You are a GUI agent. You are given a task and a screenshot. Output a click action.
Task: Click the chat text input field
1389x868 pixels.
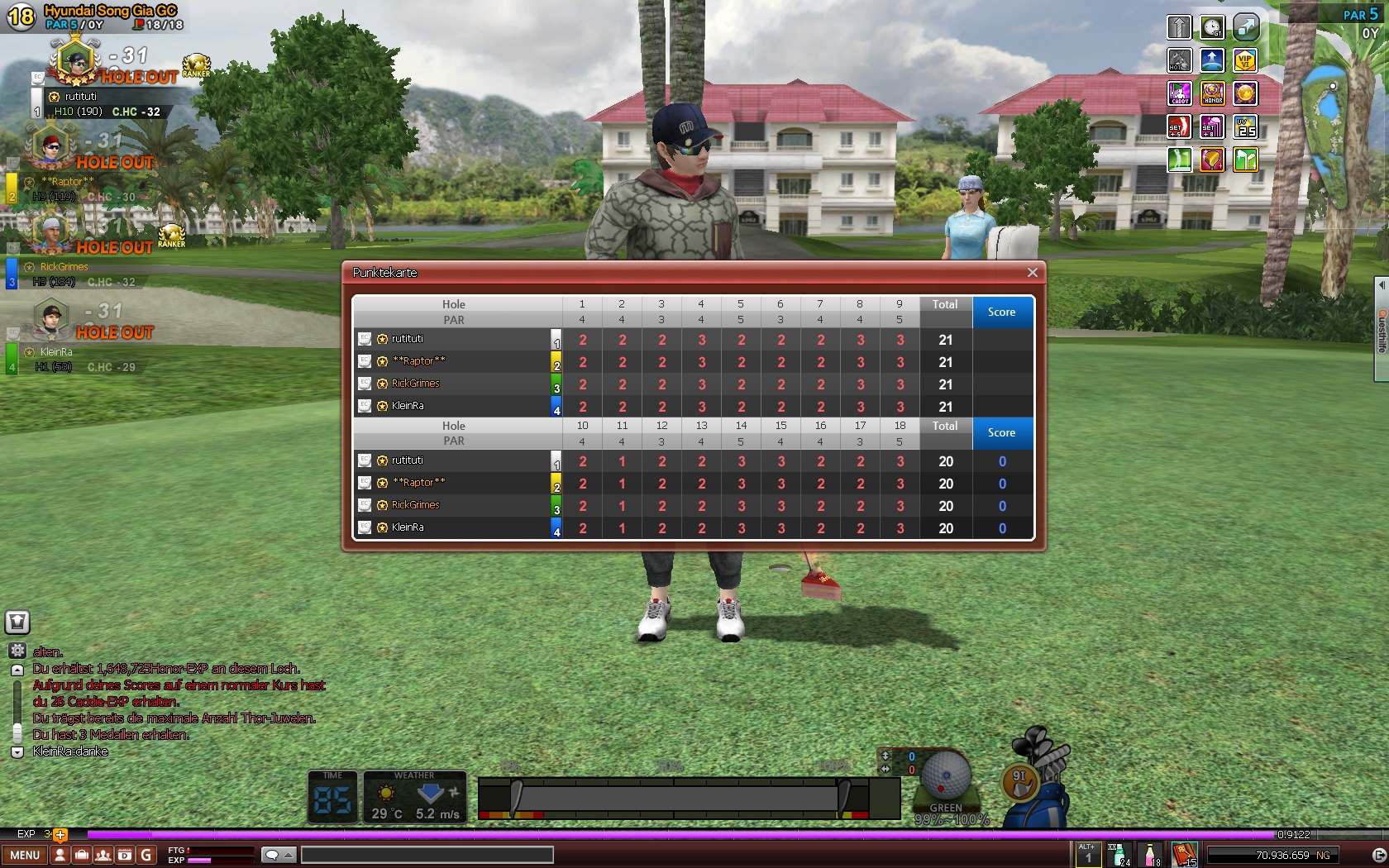[x=427, y=855]
